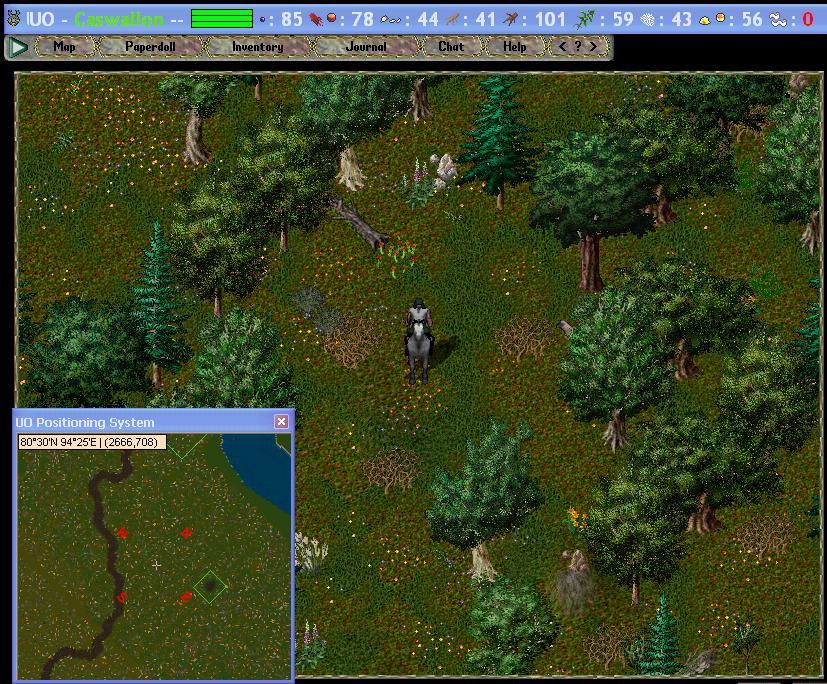Click the question mark button after Help
This screenshot has width=827, height=684.
click(x=578, y=47)
